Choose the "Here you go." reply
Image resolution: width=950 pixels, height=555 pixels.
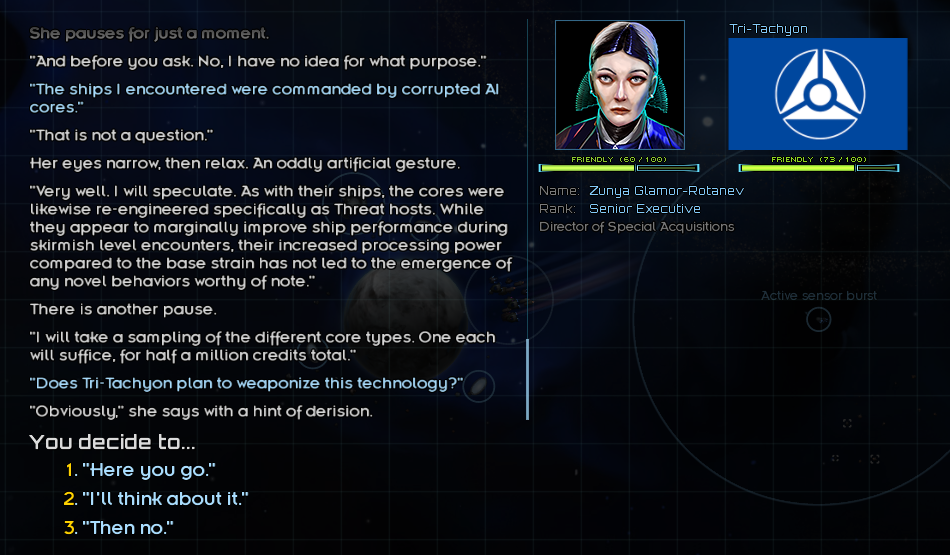148,470
